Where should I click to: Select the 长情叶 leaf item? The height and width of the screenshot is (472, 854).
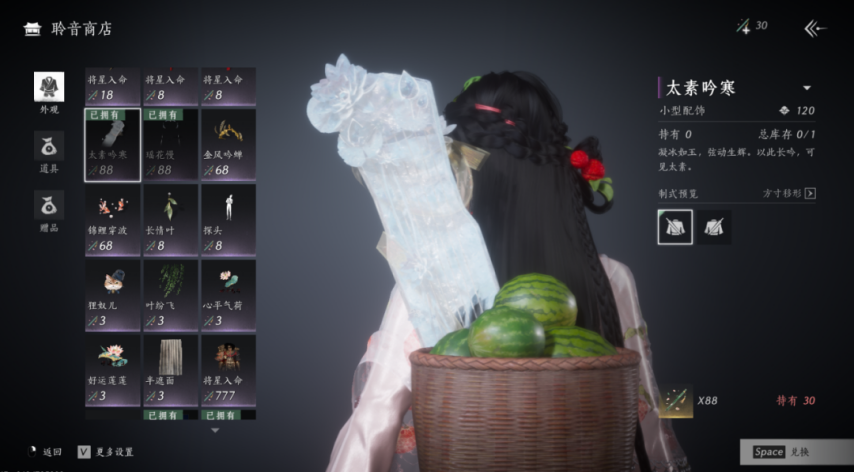[x=169, y=220]
